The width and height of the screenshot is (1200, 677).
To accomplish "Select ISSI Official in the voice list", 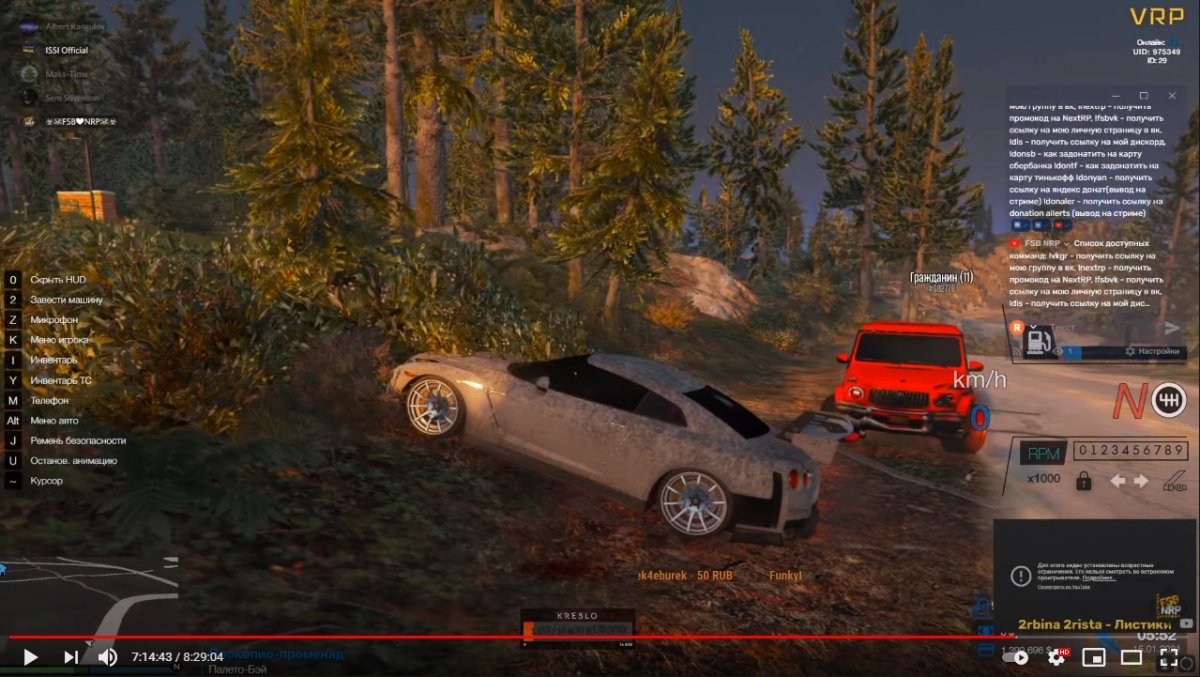I will coord(66,50).
